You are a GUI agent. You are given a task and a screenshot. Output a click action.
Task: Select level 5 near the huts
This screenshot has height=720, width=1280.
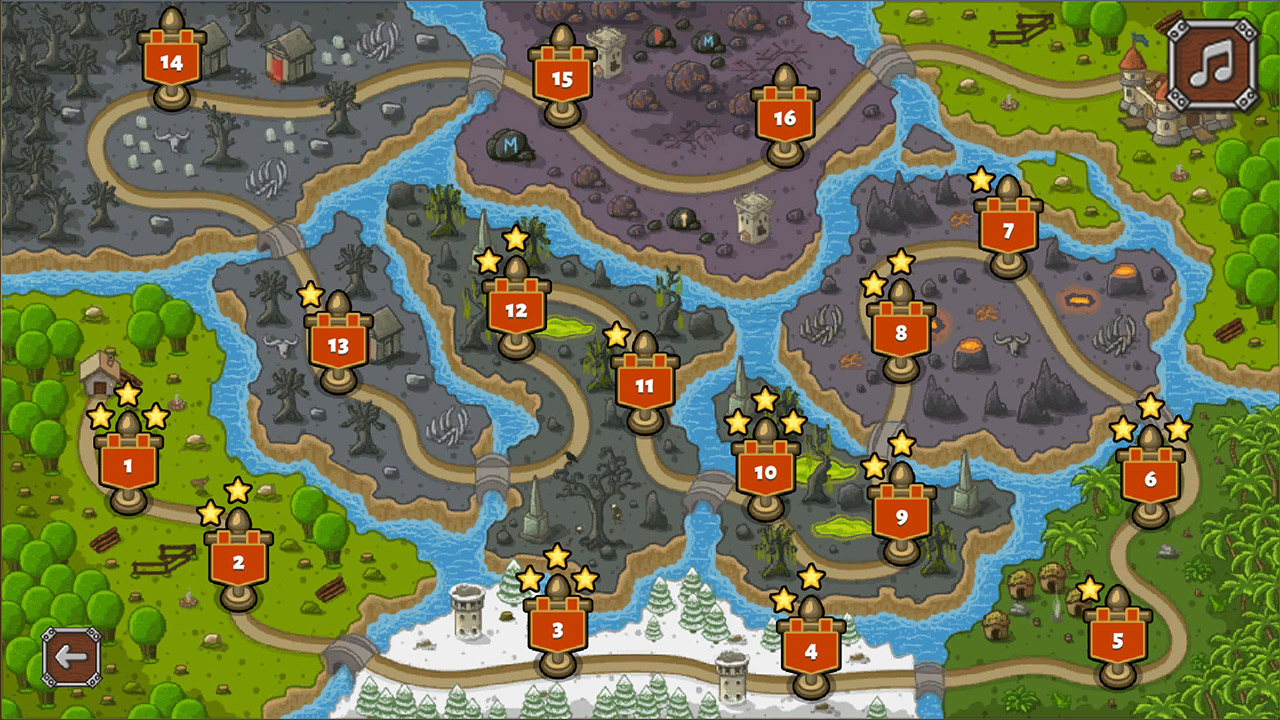coord(1116,637)
